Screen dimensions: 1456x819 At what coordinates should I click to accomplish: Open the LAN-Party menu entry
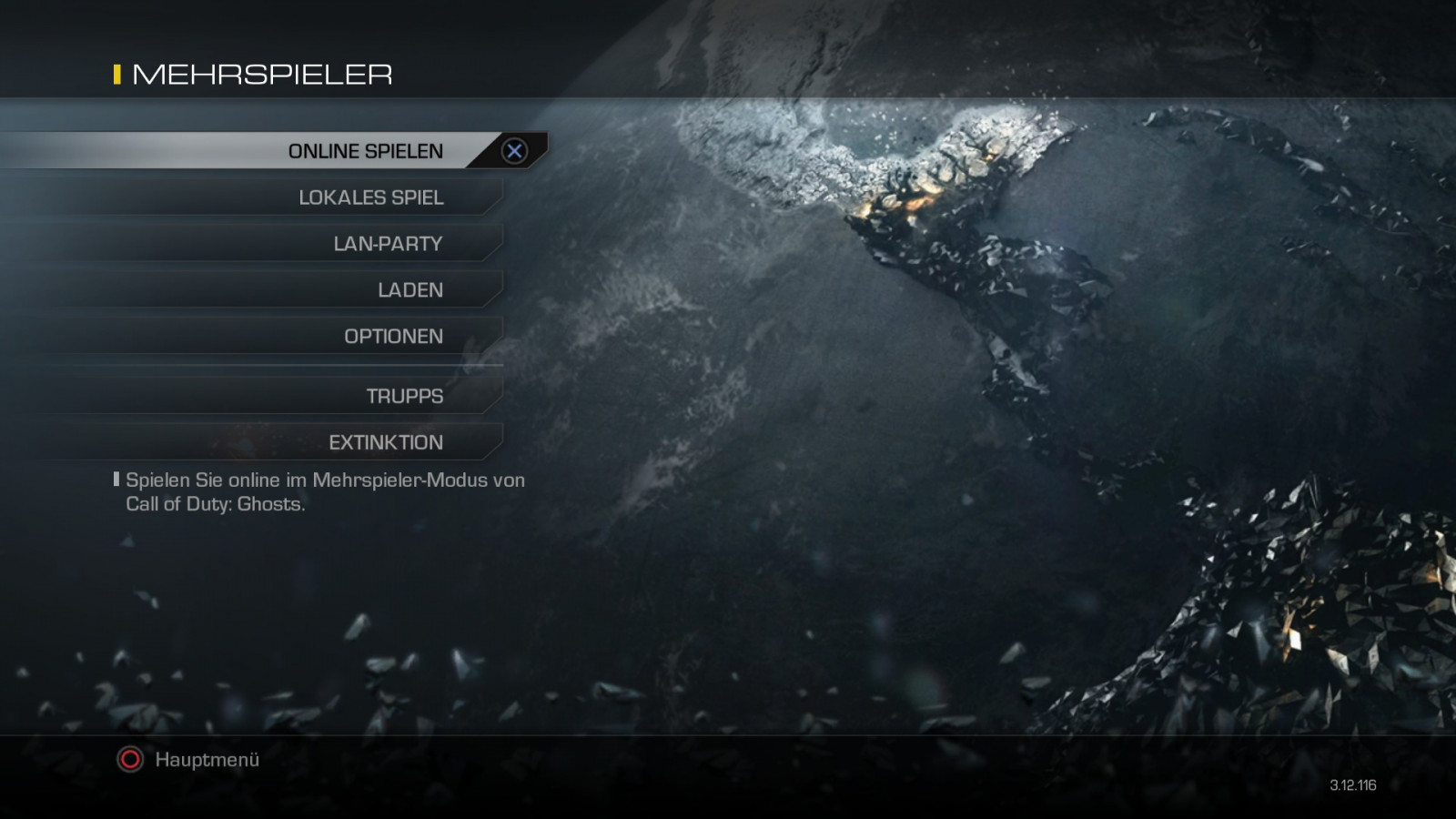[x=387, y=244]
